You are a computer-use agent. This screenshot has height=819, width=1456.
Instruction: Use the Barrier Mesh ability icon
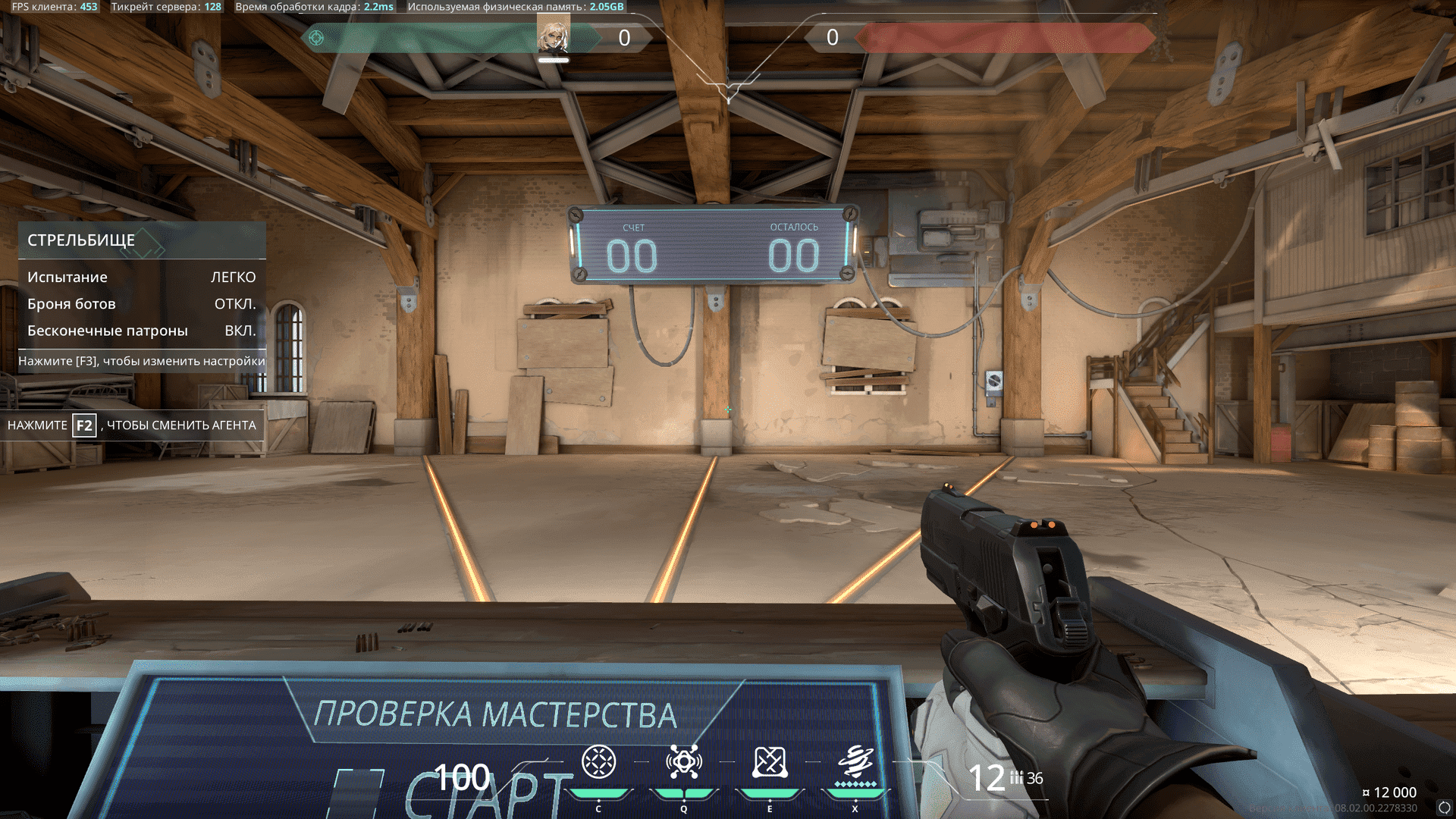pos(770,762)
